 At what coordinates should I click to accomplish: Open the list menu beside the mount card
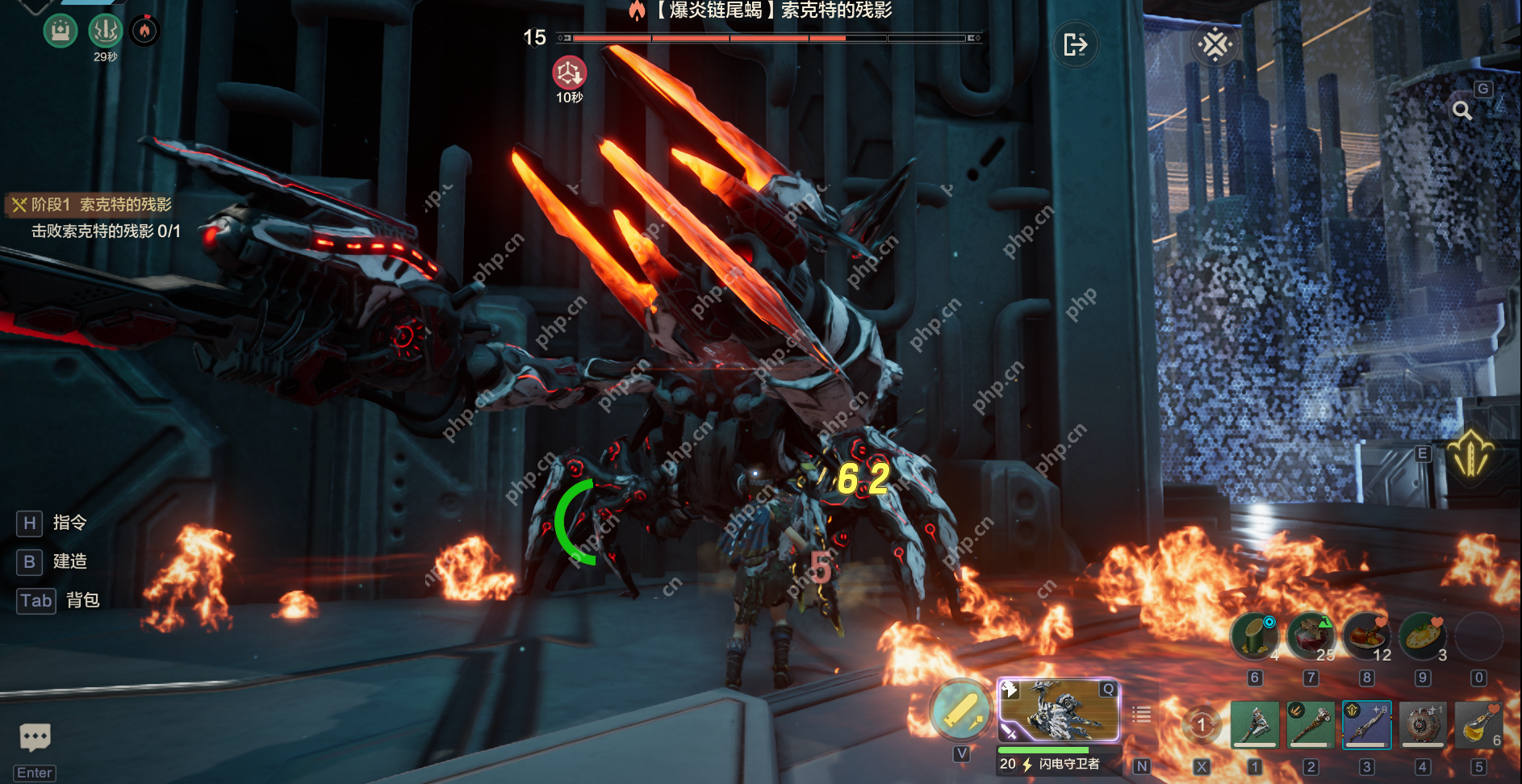tap(1141, 715)
